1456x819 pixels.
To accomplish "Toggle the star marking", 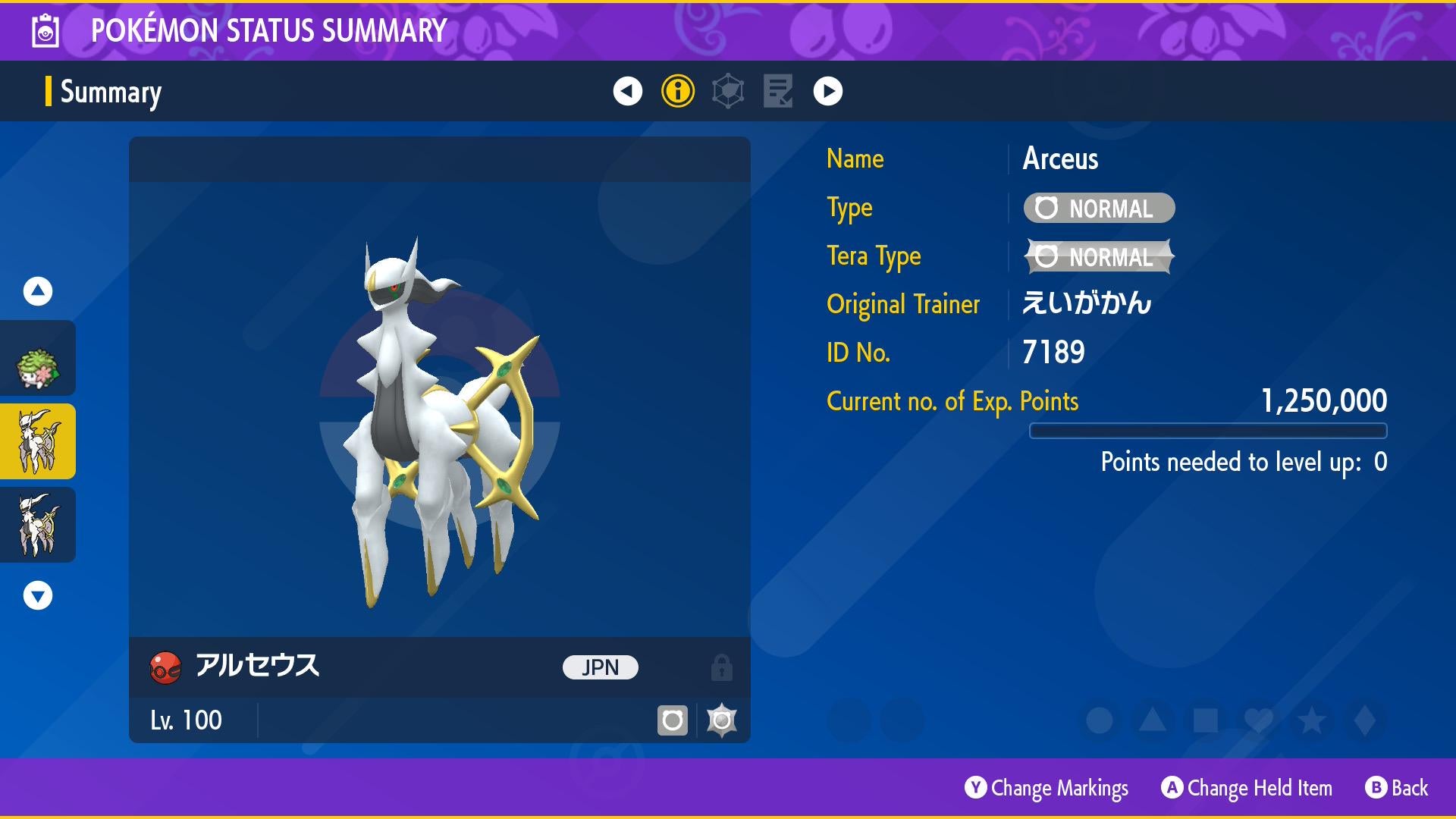I will pos(1311,720).
